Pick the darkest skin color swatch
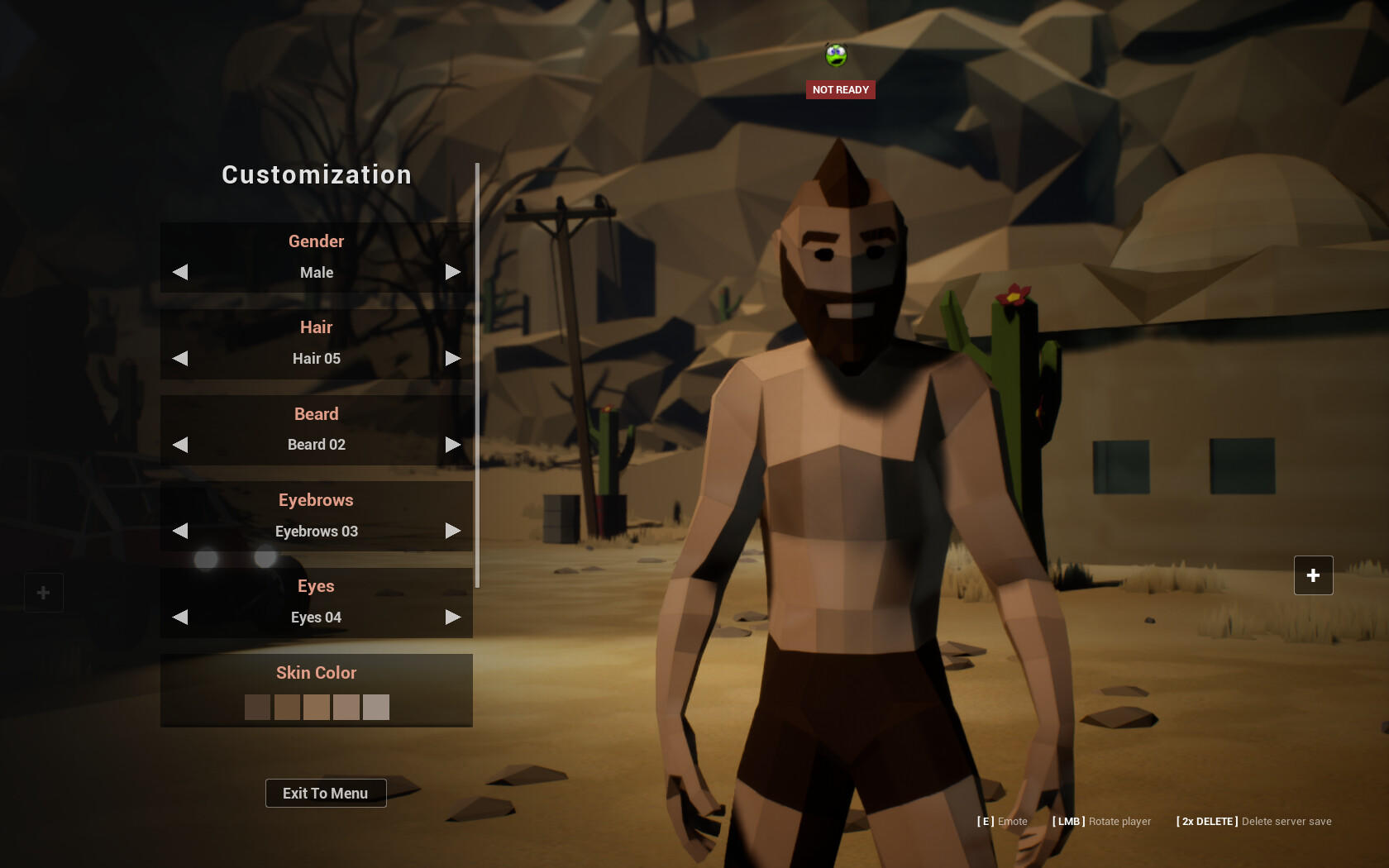This screenshot has height=868, width=1389. (x=257, y=707)
